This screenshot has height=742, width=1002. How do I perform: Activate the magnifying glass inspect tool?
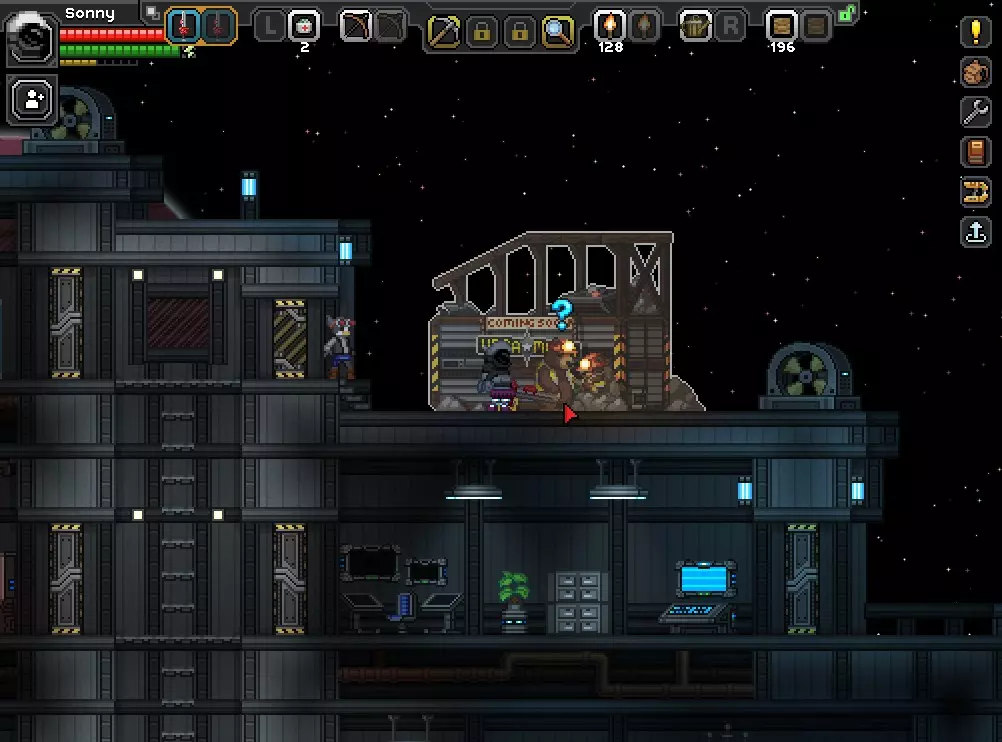coord(557,32)
